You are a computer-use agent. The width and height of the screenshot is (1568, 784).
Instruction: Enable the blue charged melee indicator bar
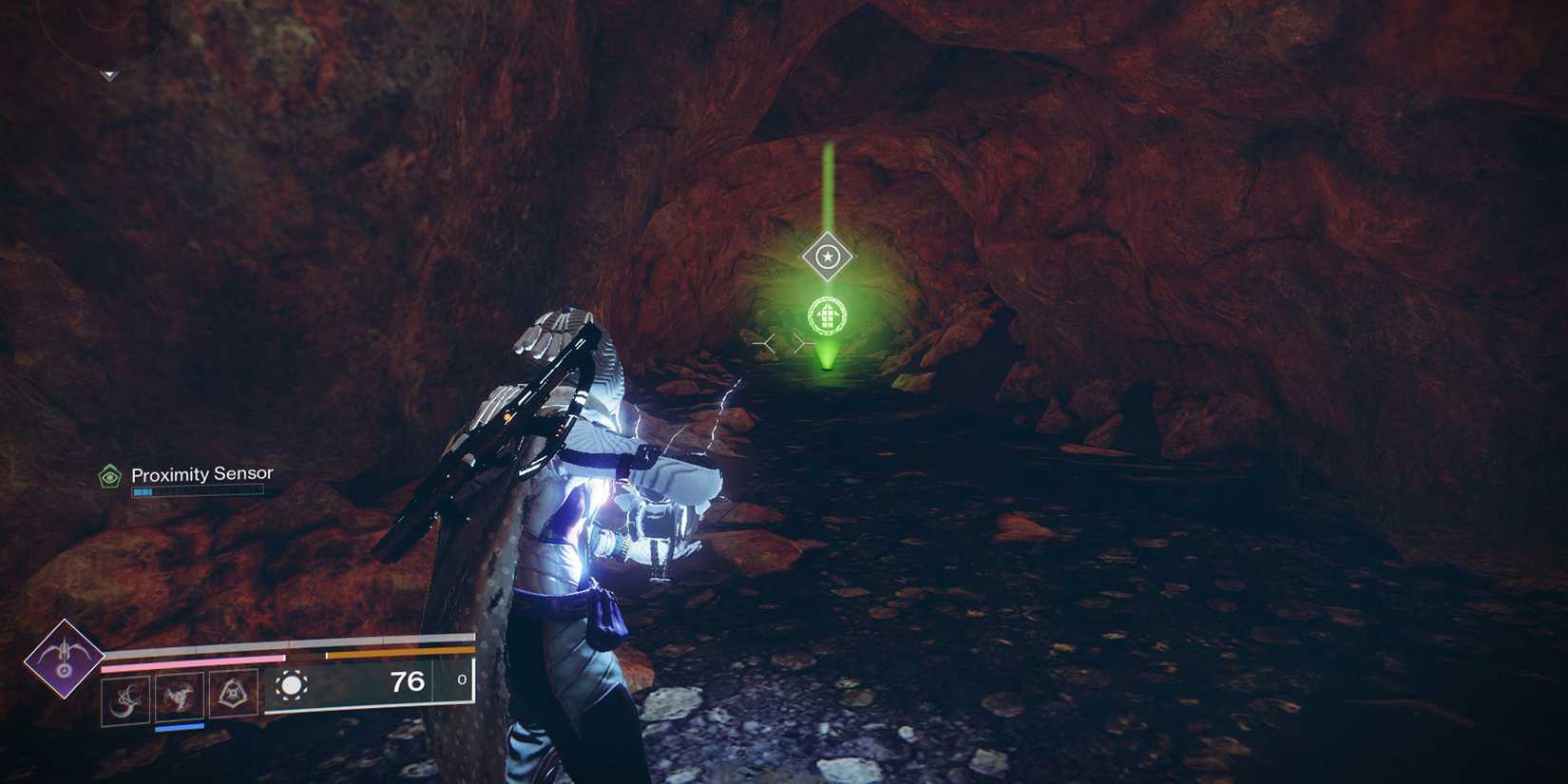(x=179, y=728)
